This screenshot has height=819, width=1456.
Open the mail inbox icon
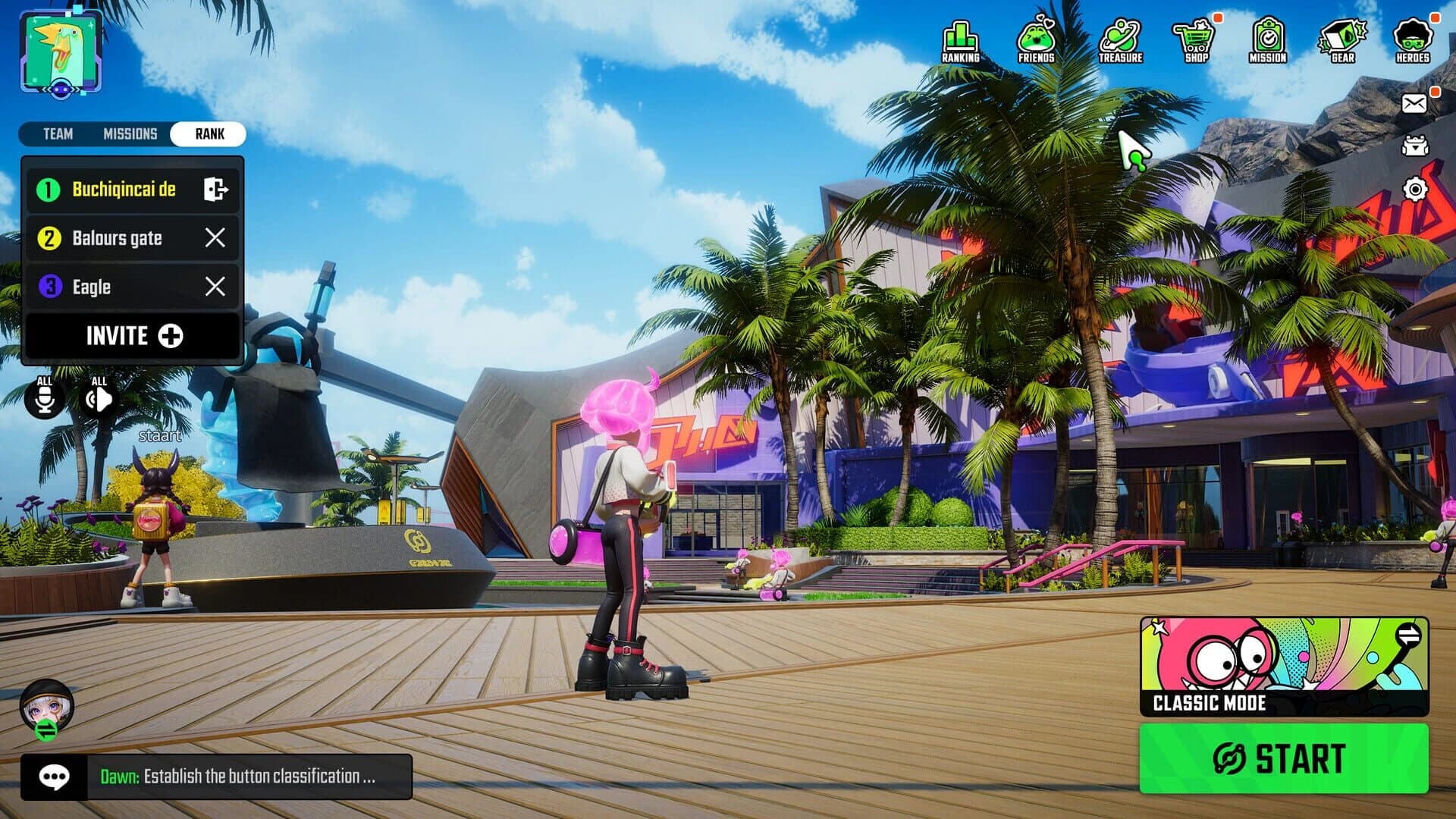(x=1415, y=102)
